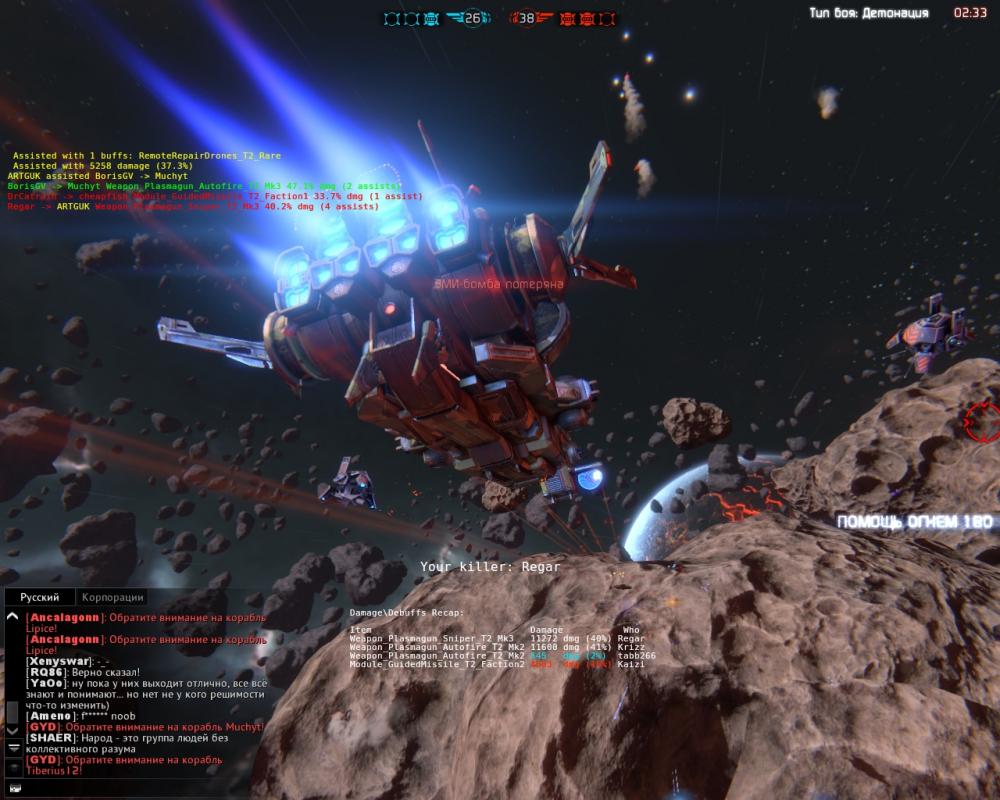Select player name Ameno in chat
1000x800 pixels.
coord(52,716)
